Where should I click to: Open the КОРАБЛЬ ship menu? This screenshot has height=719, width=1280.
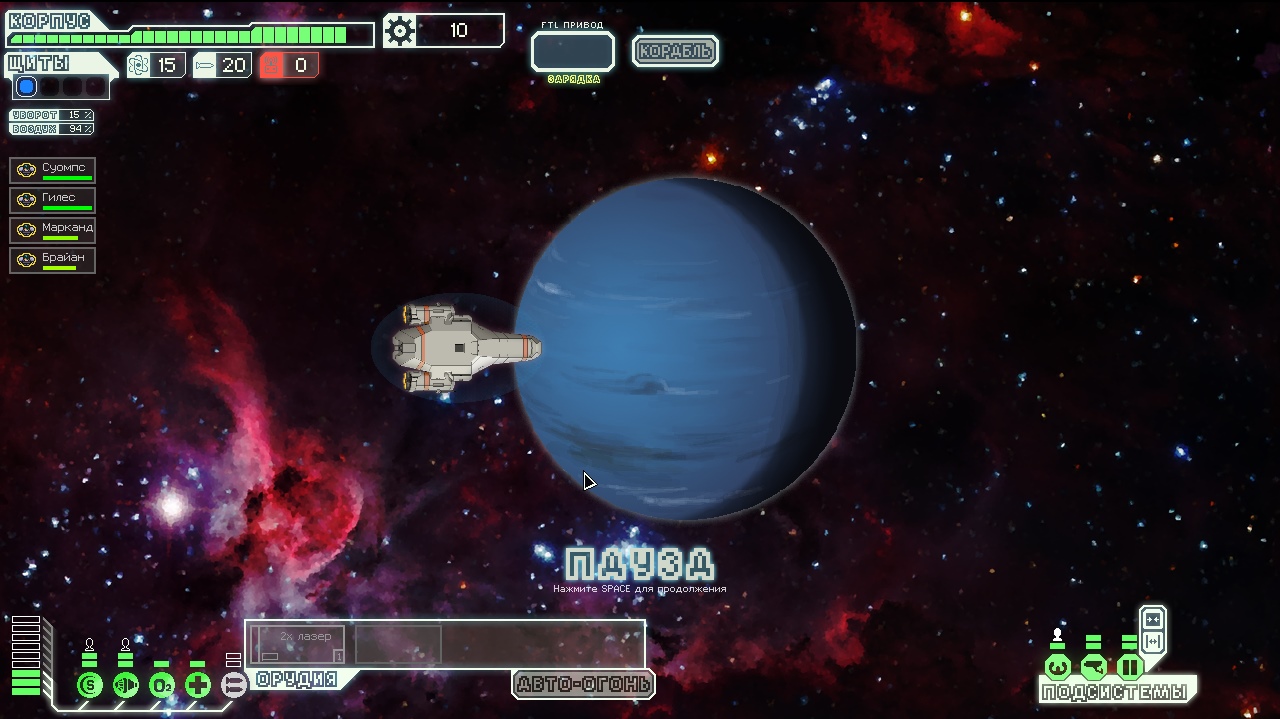675,51
